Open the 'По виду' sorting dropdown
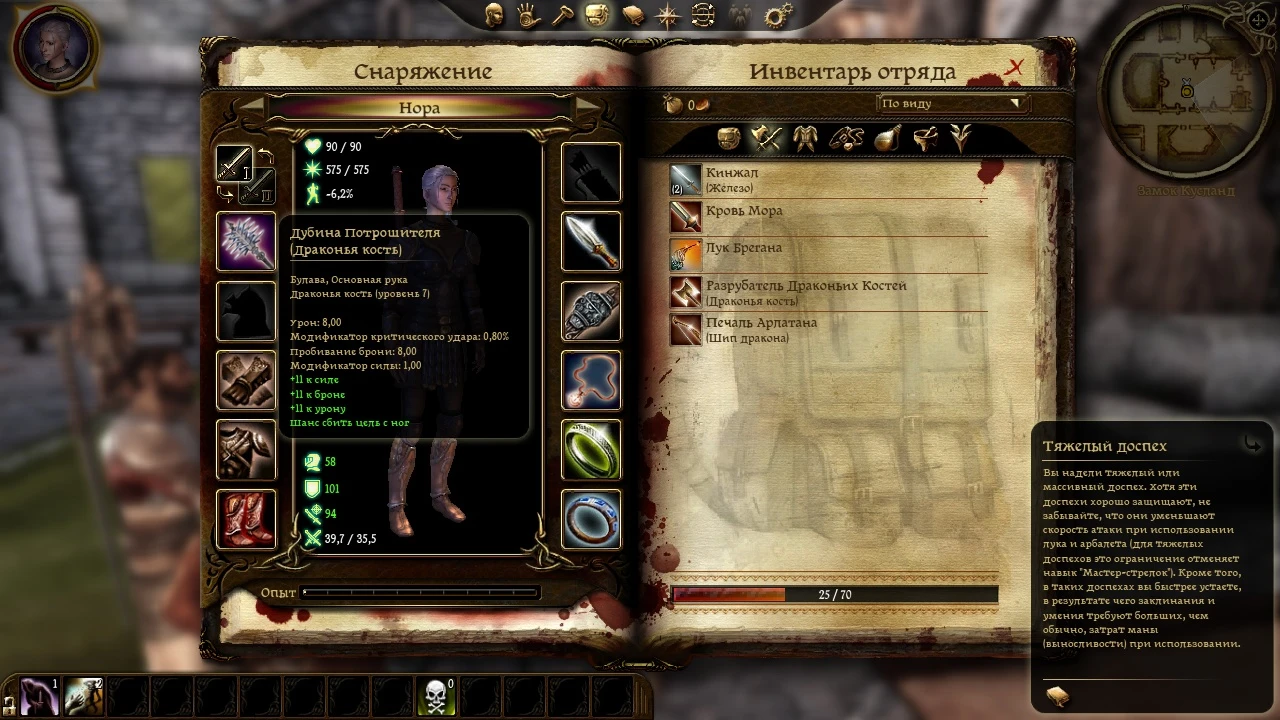Viewport: 1280px width, 720px height. point(950,103)
